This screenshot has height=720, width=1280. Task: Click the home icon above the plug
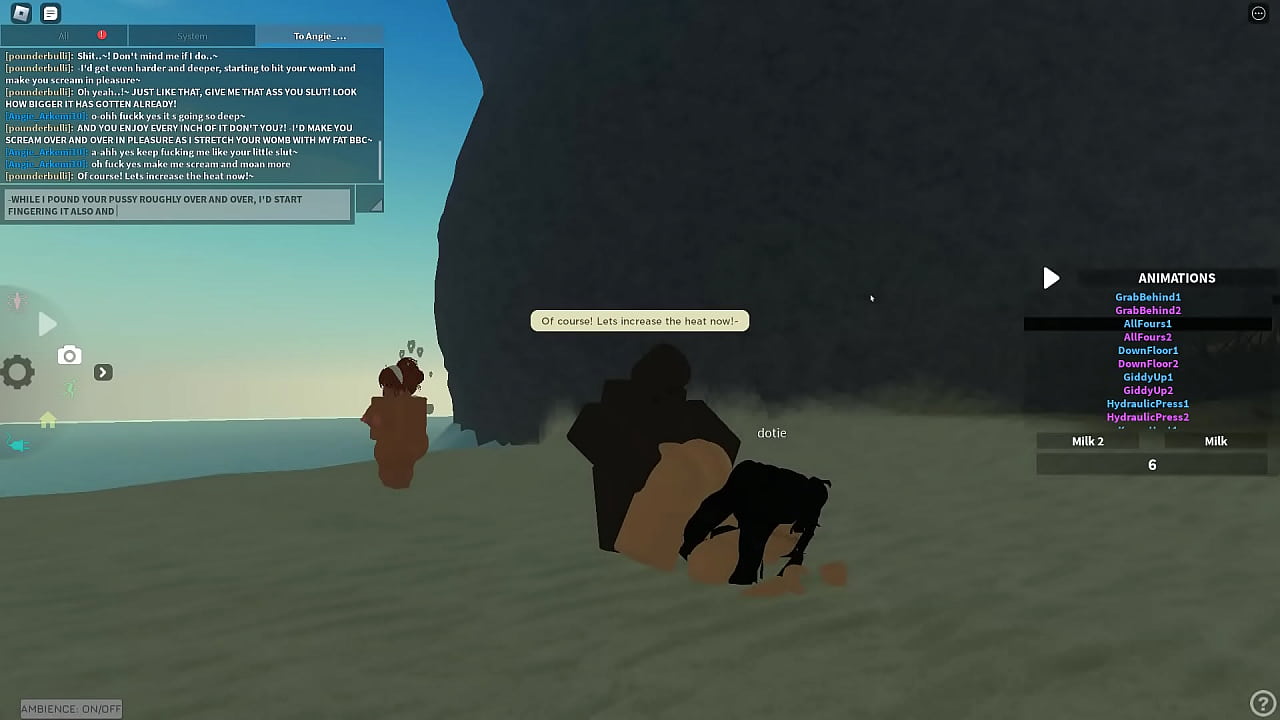click(x=47, y=420)
